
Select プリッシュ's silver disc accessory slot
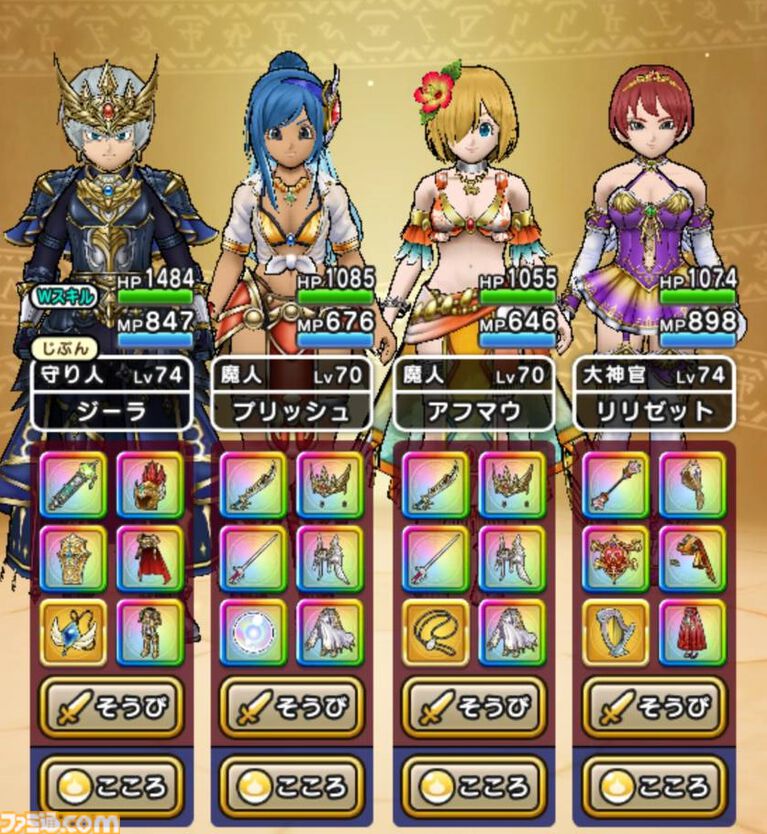(254, 633)
